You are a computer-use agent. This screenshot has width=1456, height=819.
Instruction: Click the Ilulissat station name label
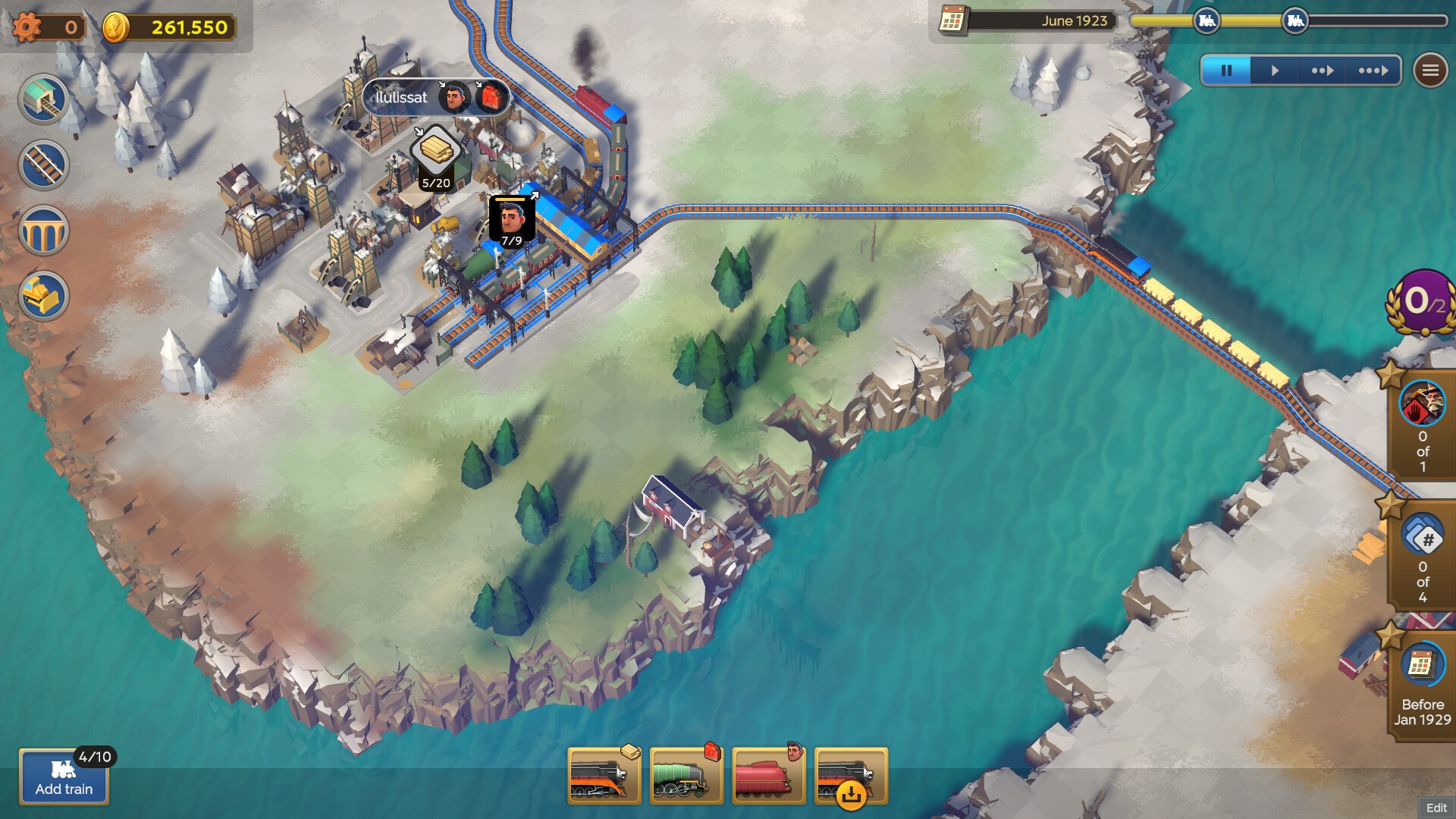402,98
